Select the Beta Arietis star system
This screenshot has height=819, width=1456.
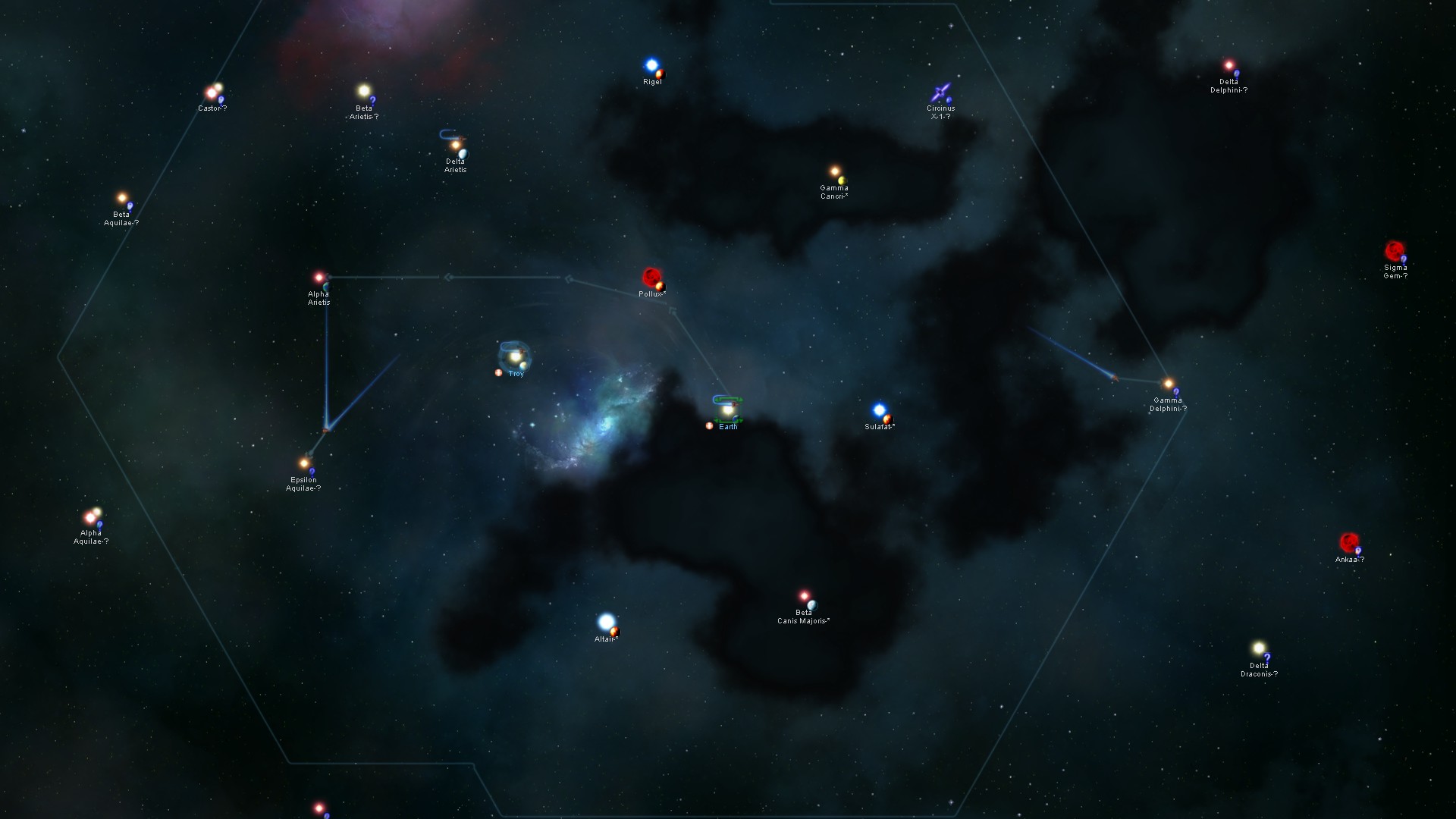point(364,91)
